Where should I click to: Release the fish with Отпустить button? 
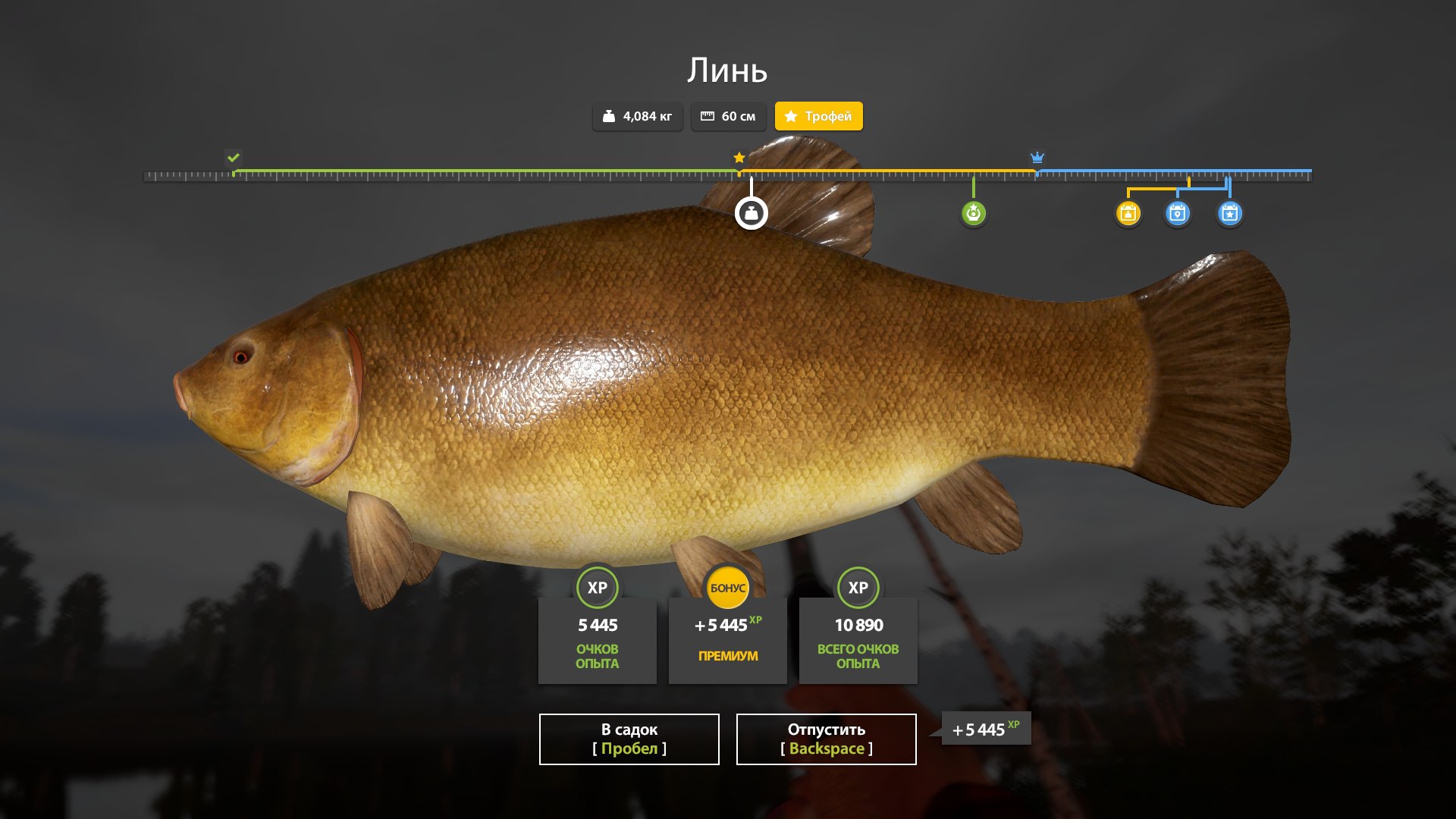826,739
